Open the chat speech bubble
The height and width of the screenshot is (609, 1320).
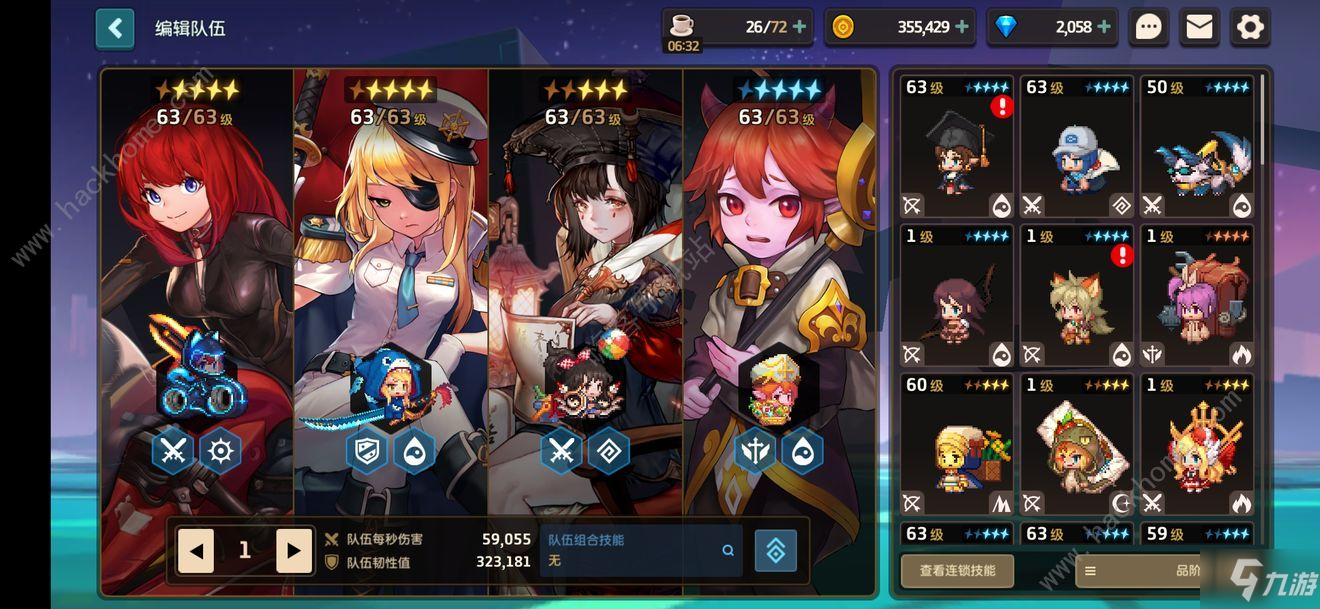coord(1149,27)
